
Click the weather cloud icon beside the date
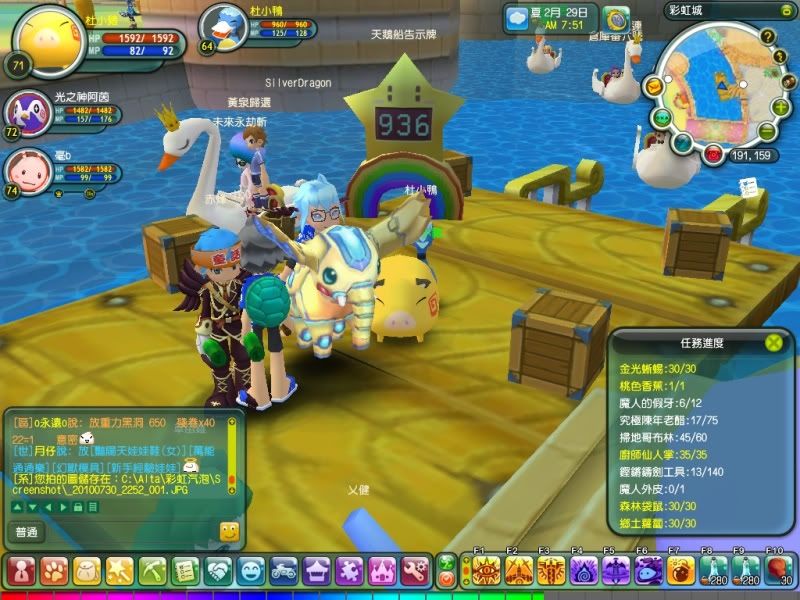pos(517,17)
